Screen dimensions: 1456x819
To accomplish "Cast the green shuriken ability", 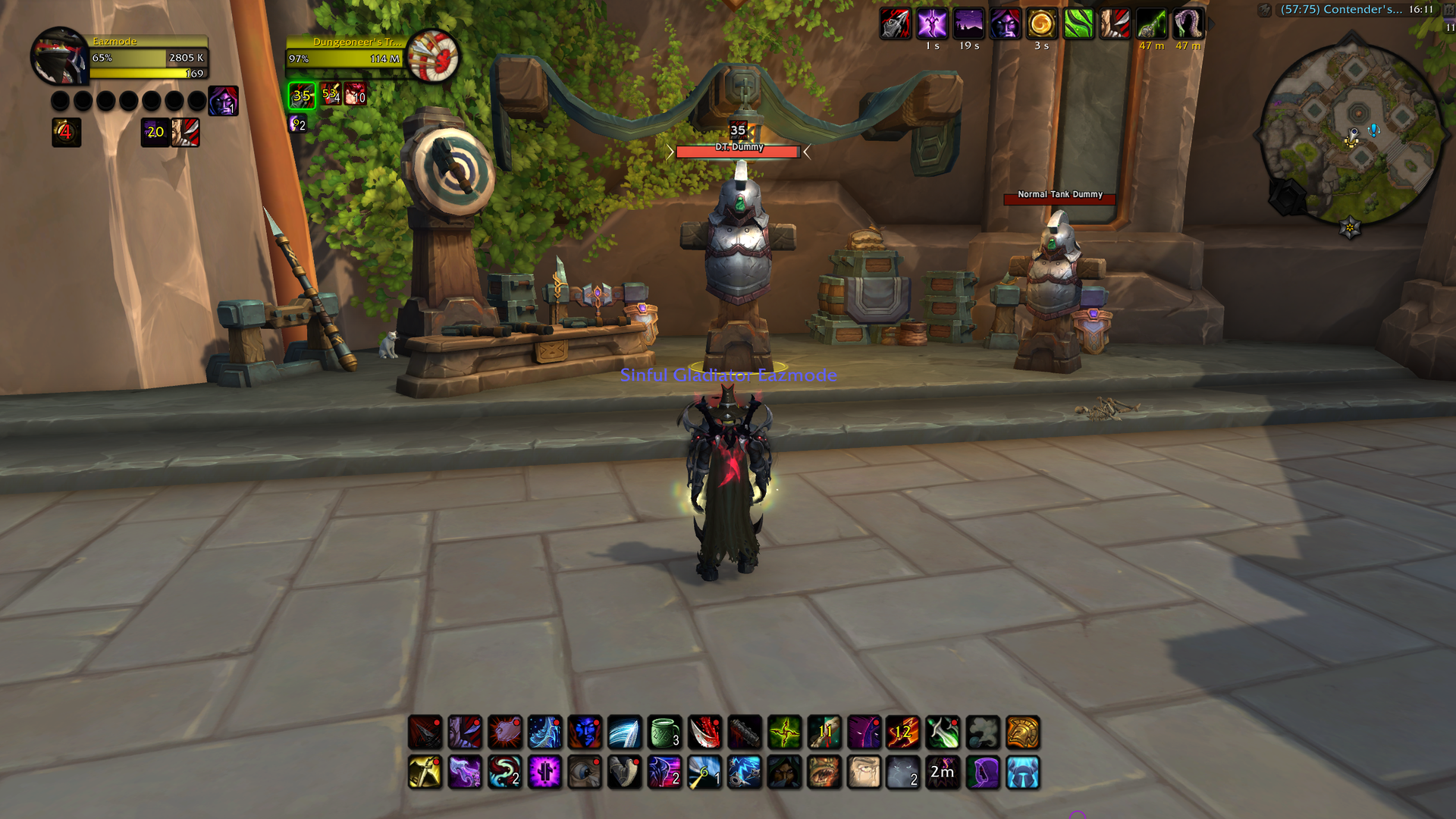I will point(785,733).
